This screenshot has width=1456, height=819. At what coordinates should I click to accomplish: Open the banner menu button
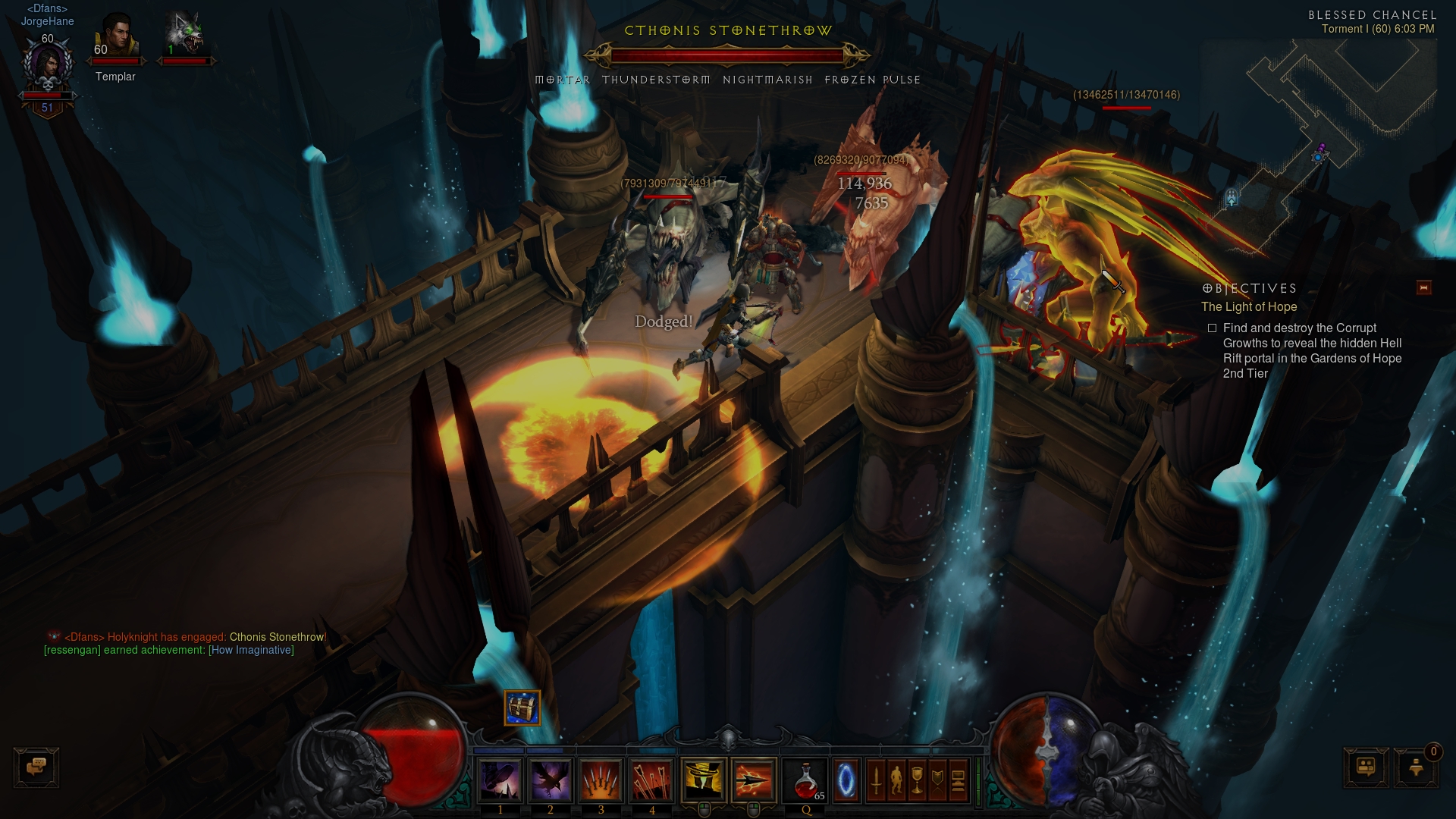(x=937, y=780)
